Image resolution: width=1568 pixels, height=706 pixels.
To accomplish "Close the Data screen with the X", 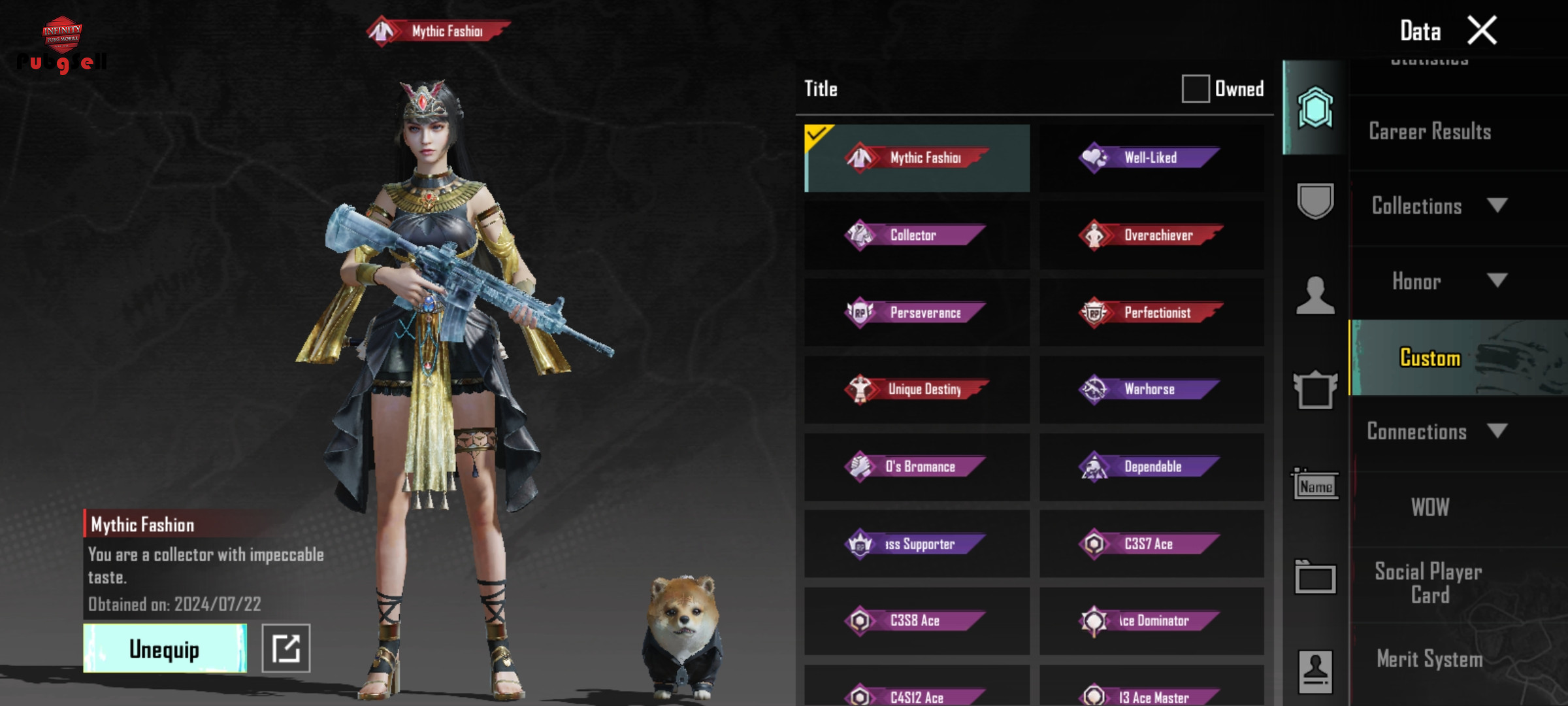I will [1482, 31].
